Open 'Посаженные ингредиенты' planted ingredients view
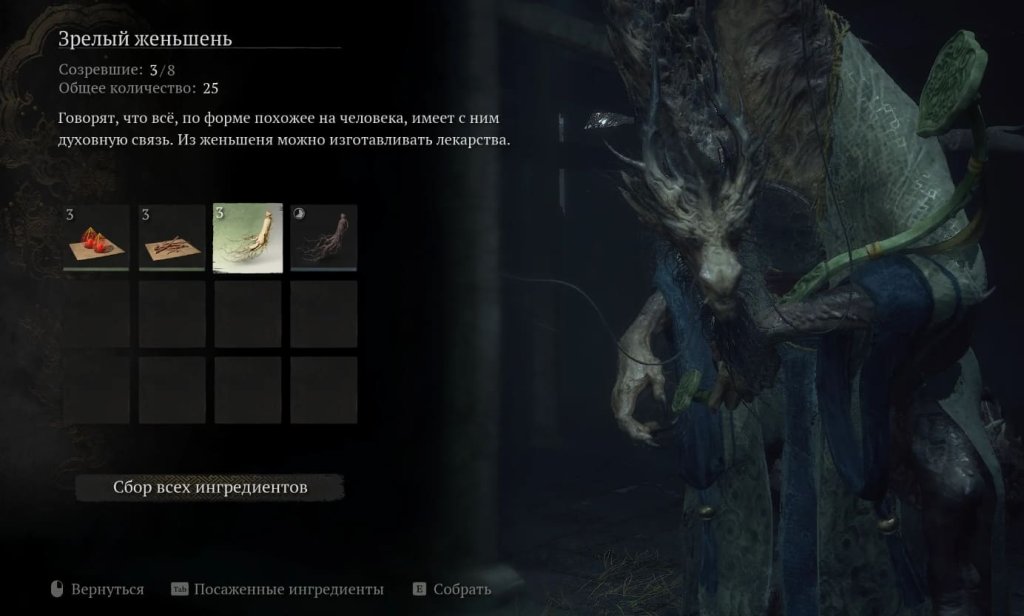Viewport: 1024px width, 616px height. (x=288, y=589)
